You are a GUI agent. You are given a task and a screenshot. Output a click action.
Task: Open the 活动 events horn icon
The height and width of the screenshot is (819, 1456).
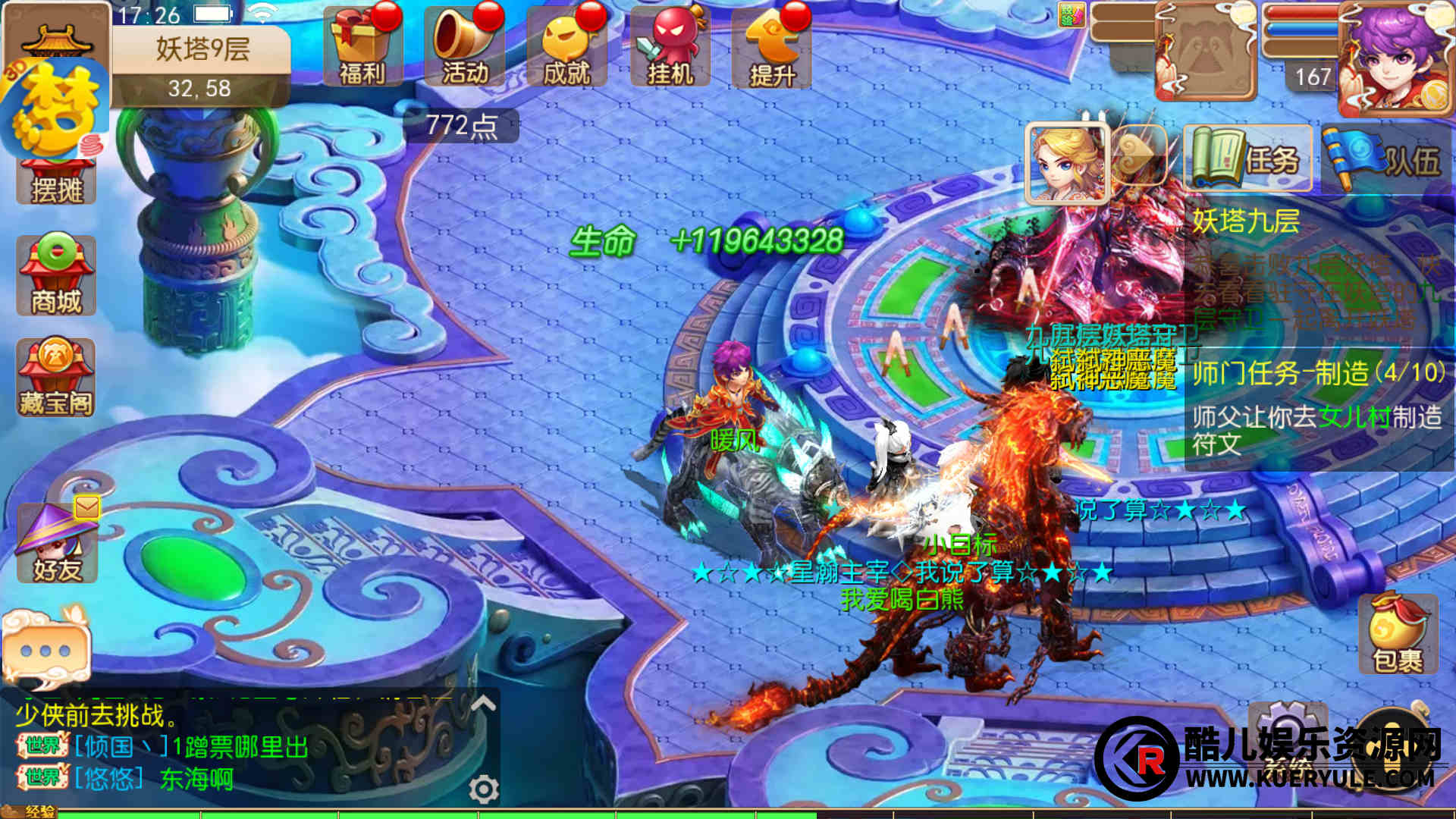click(465, 47)
